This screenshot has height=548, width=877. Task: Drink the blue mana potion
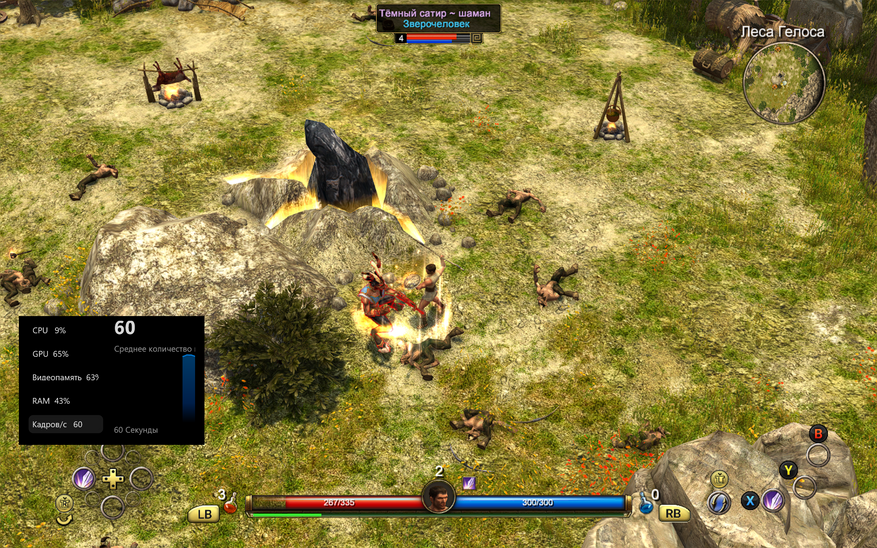[x=645, y=505]
